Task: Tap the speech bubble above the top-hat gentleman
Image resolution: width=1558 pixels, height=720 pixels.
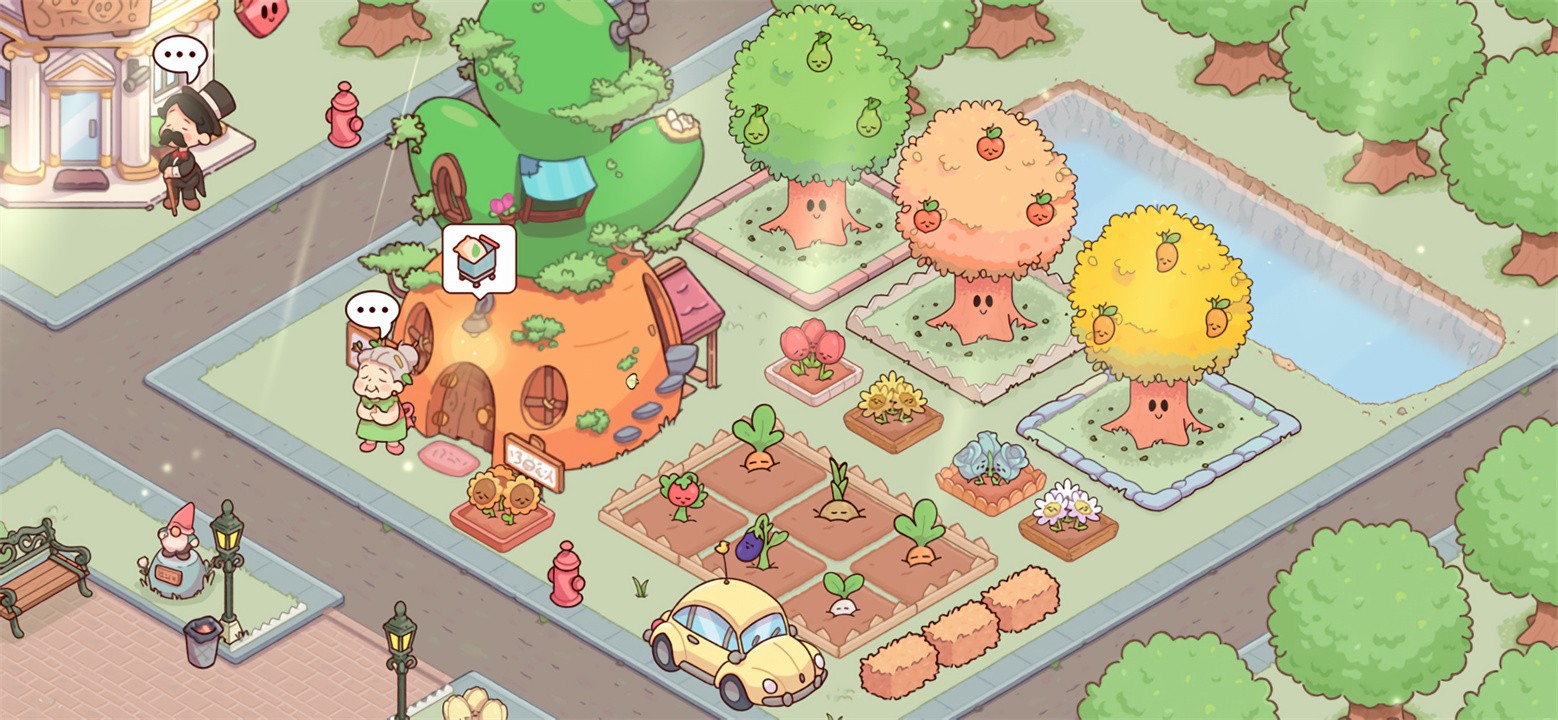Action: point(180,54)
